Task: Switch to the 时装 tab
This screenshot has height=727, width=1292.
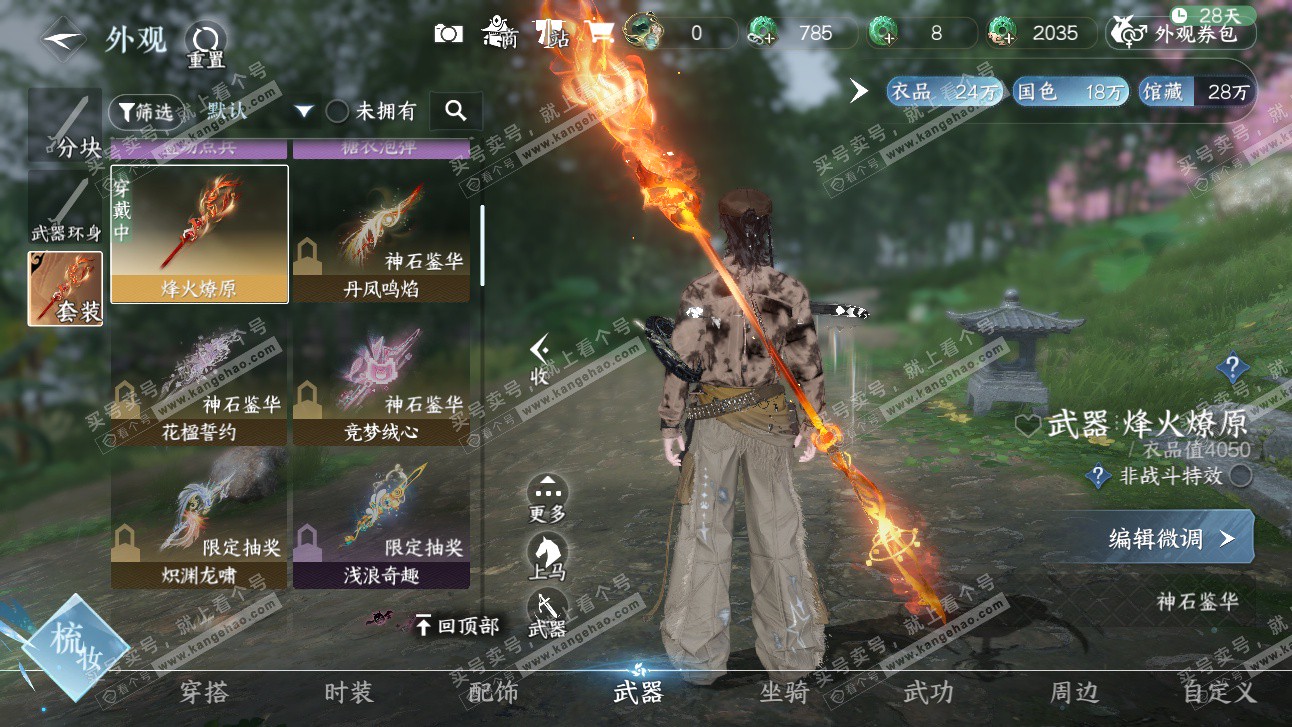Action: point(348,692)
